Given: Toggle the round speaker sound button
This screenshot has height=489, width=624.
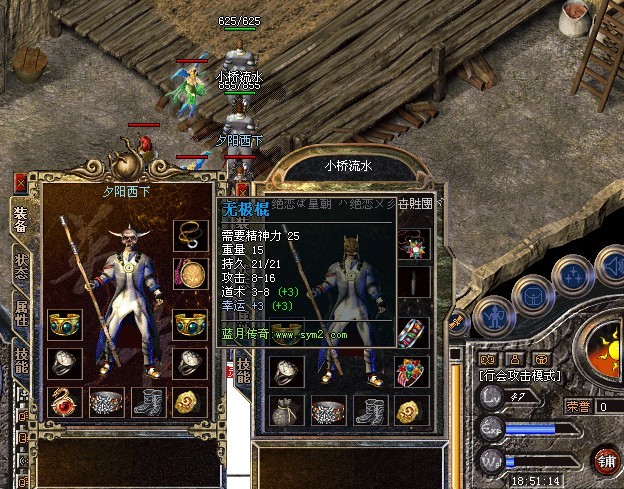Looking at the screenshot, I should pos(612,263).
